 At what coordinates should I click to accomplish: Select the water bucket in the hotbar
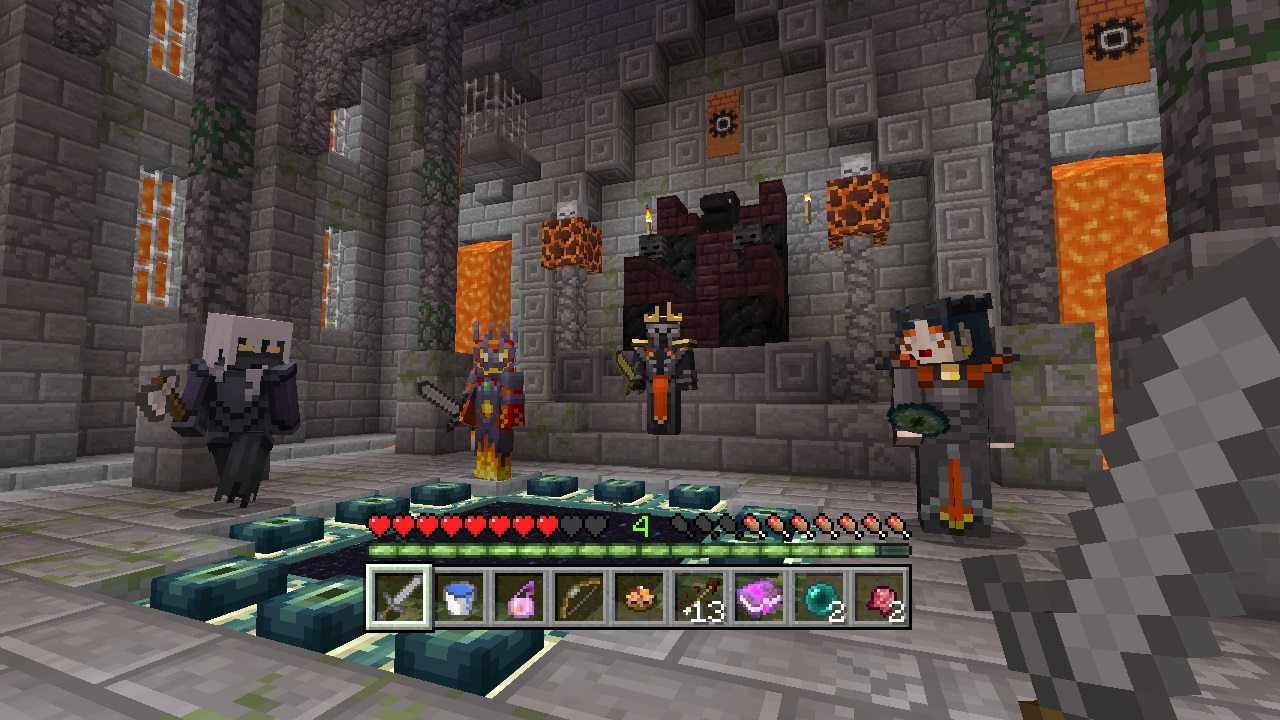pos(457,598)
